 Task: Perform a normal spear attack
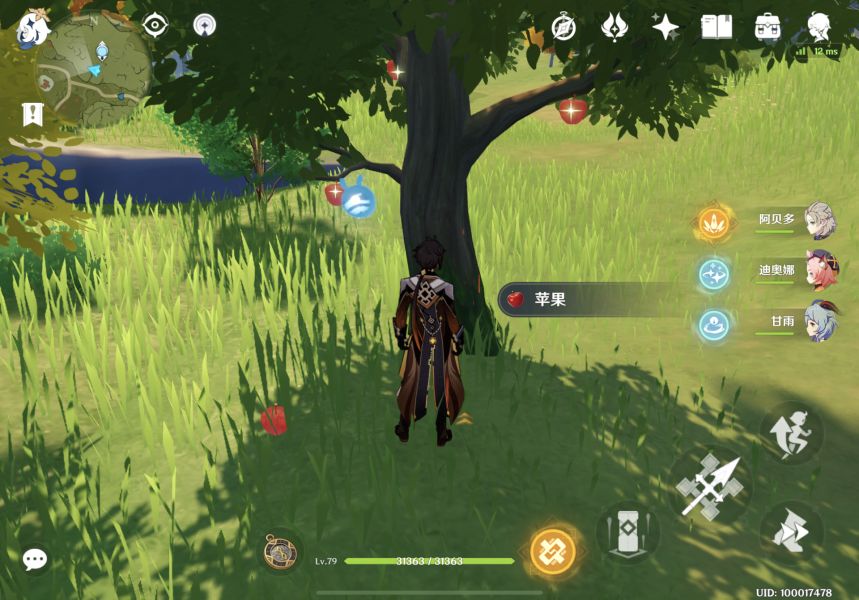(708, 486)
